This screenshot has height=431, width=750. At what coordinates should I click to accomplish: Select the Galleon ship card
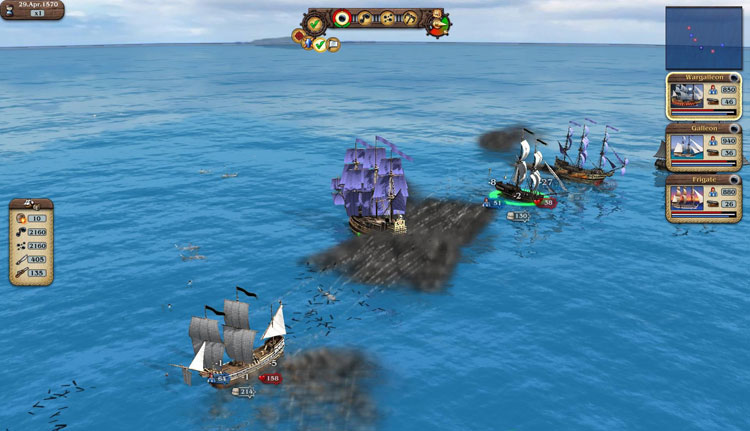[x=704, y=147]
